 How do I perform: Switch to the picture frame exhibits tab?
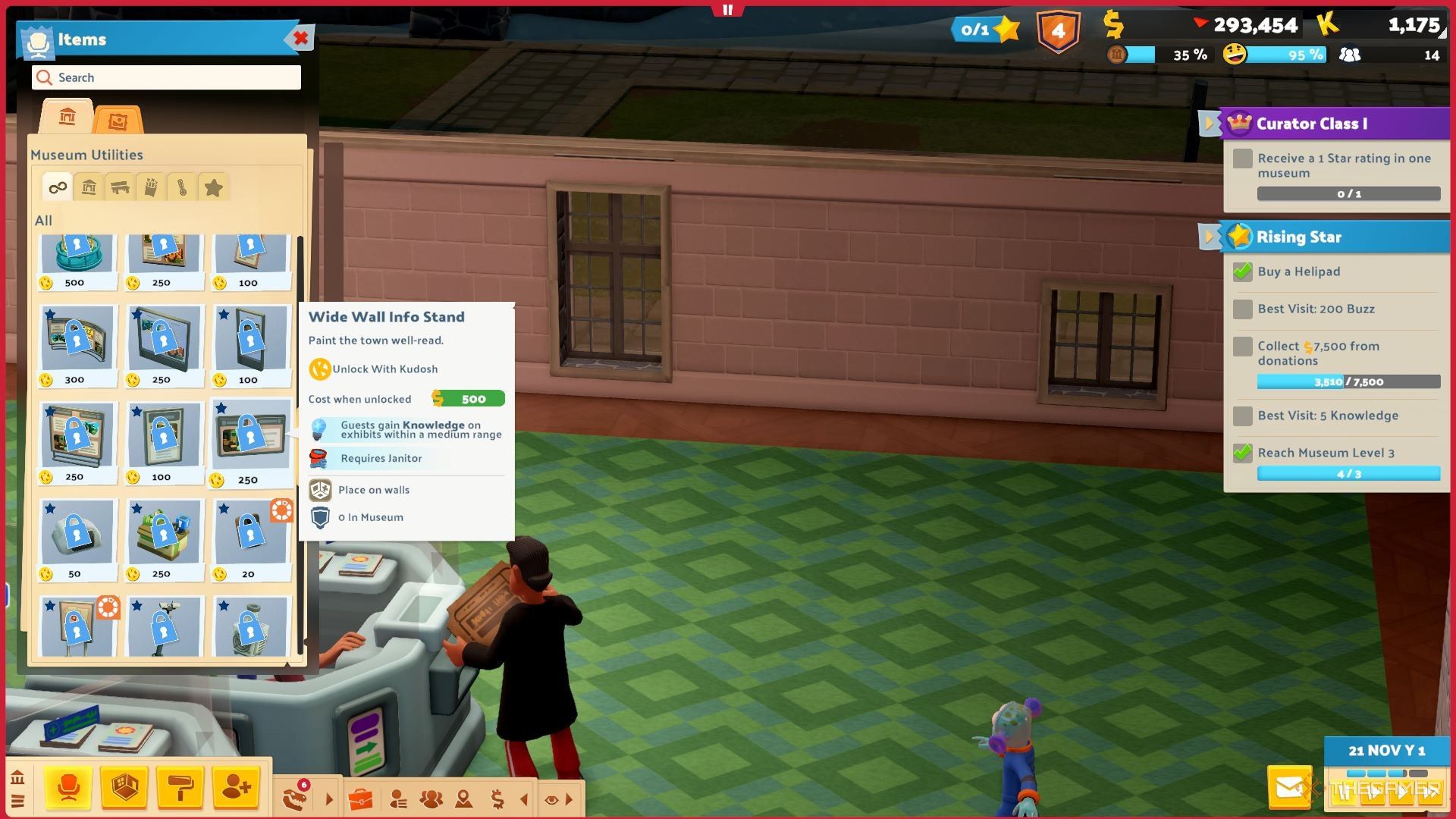click(x=118, y=119)
